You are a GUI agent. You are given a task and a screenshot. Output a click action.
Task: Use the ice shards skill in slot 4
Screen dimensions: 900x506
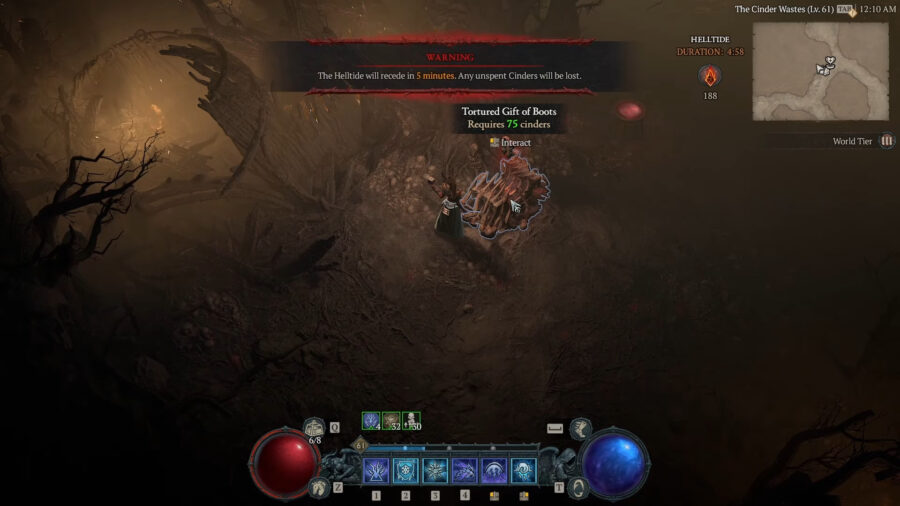(x=465, y=471)
